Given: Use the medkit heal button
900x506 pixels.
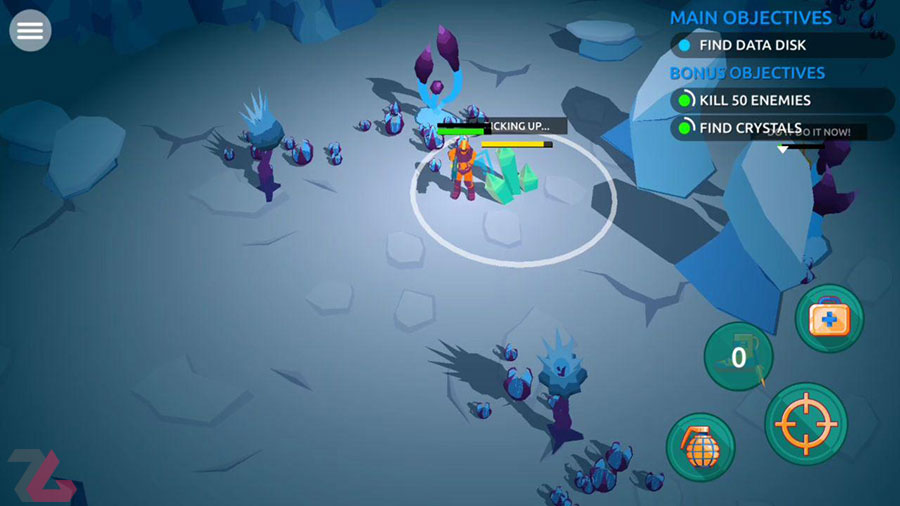Looking at the screenshot, I should pos(829,319).
